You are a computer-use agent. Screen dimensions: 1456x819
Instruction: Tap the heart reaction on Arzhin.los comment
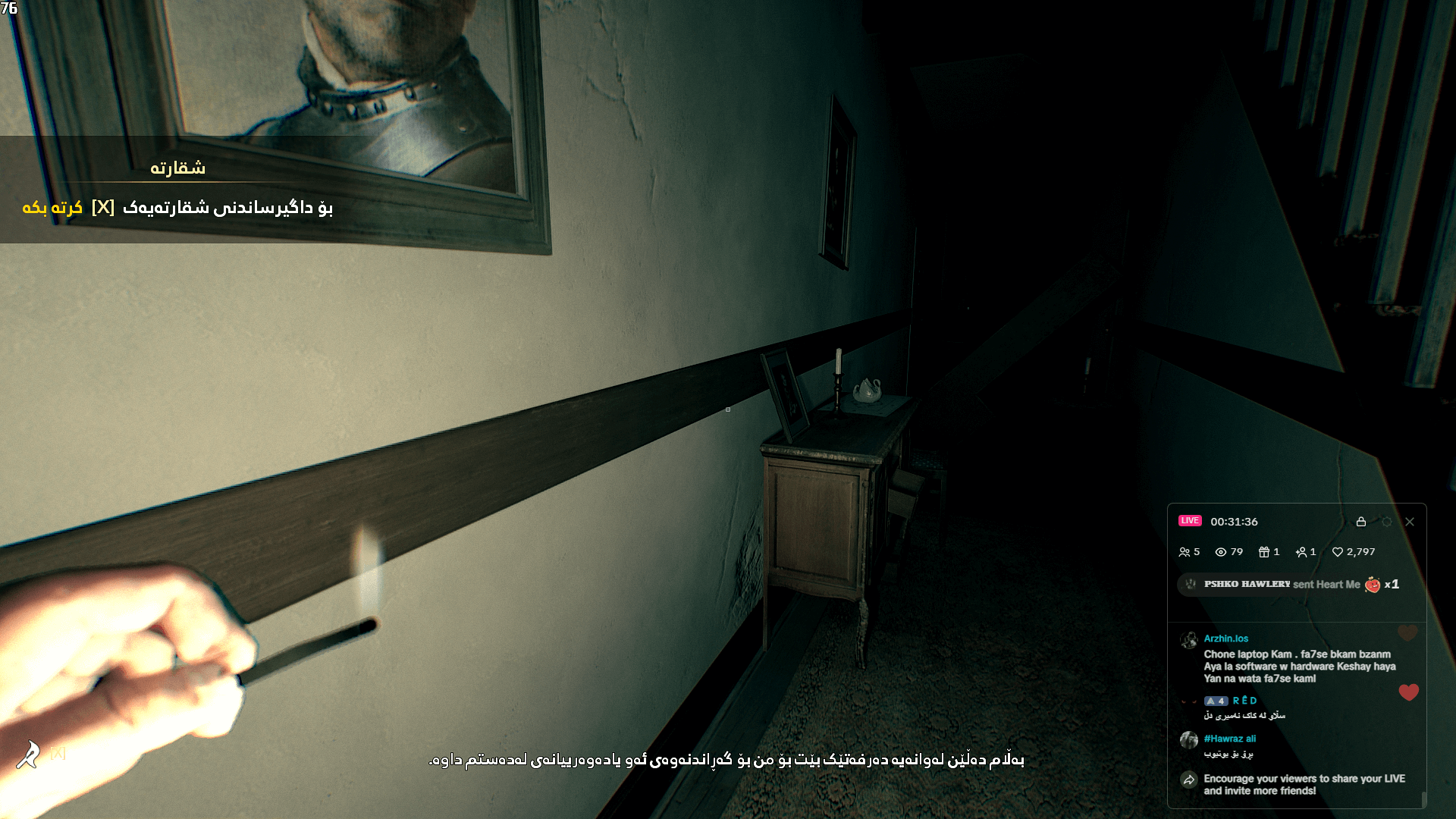pos(1407,635)
